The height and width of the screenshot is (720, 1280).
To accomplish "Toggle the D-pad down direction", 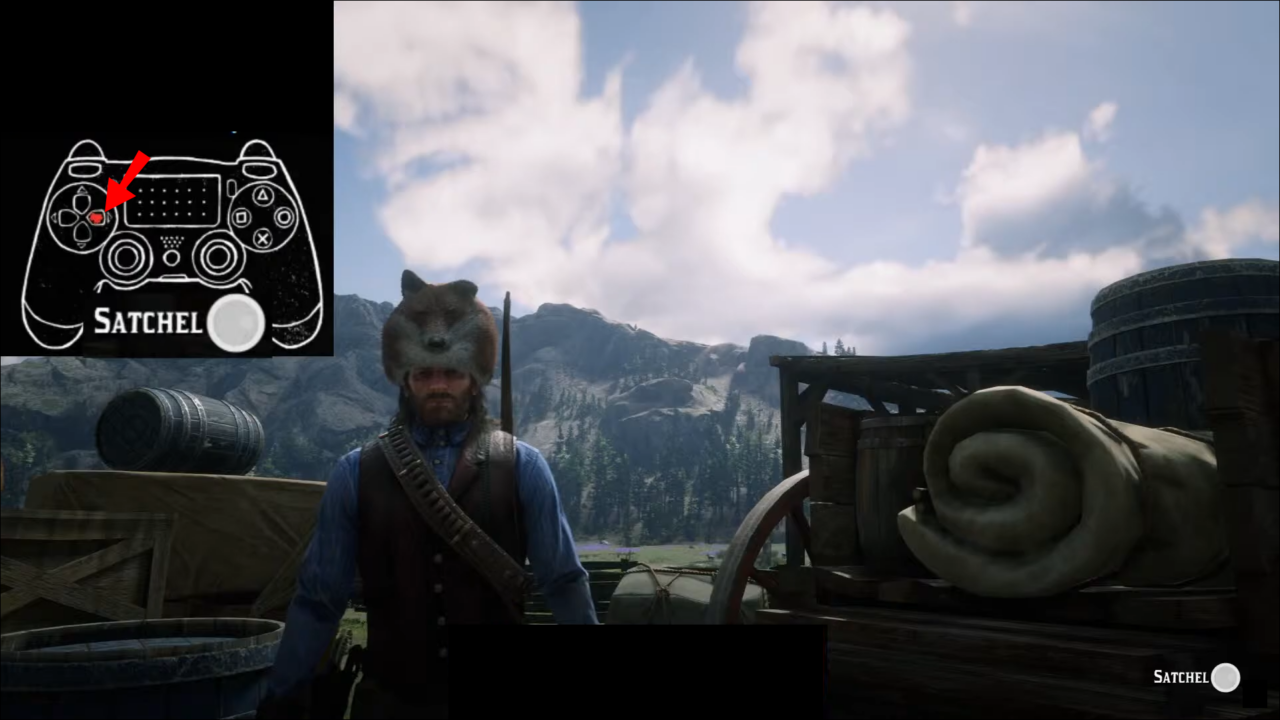I will tap(80, 234).
